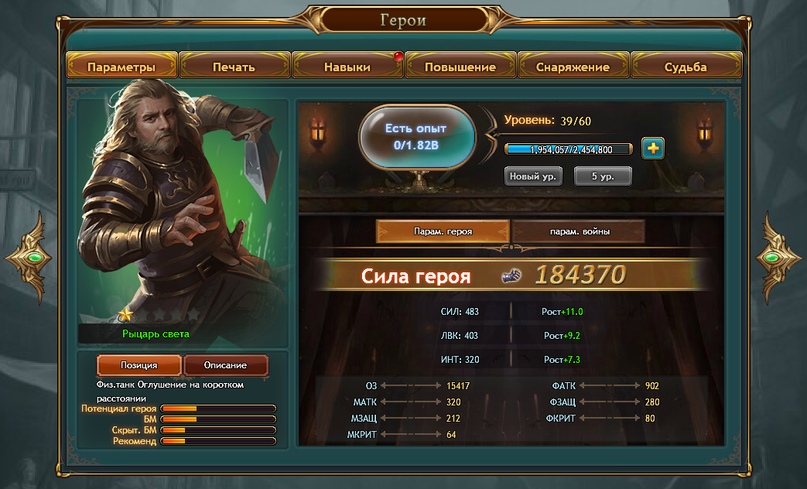
Task: Go to next hero with right arrow
Action: 777,257
